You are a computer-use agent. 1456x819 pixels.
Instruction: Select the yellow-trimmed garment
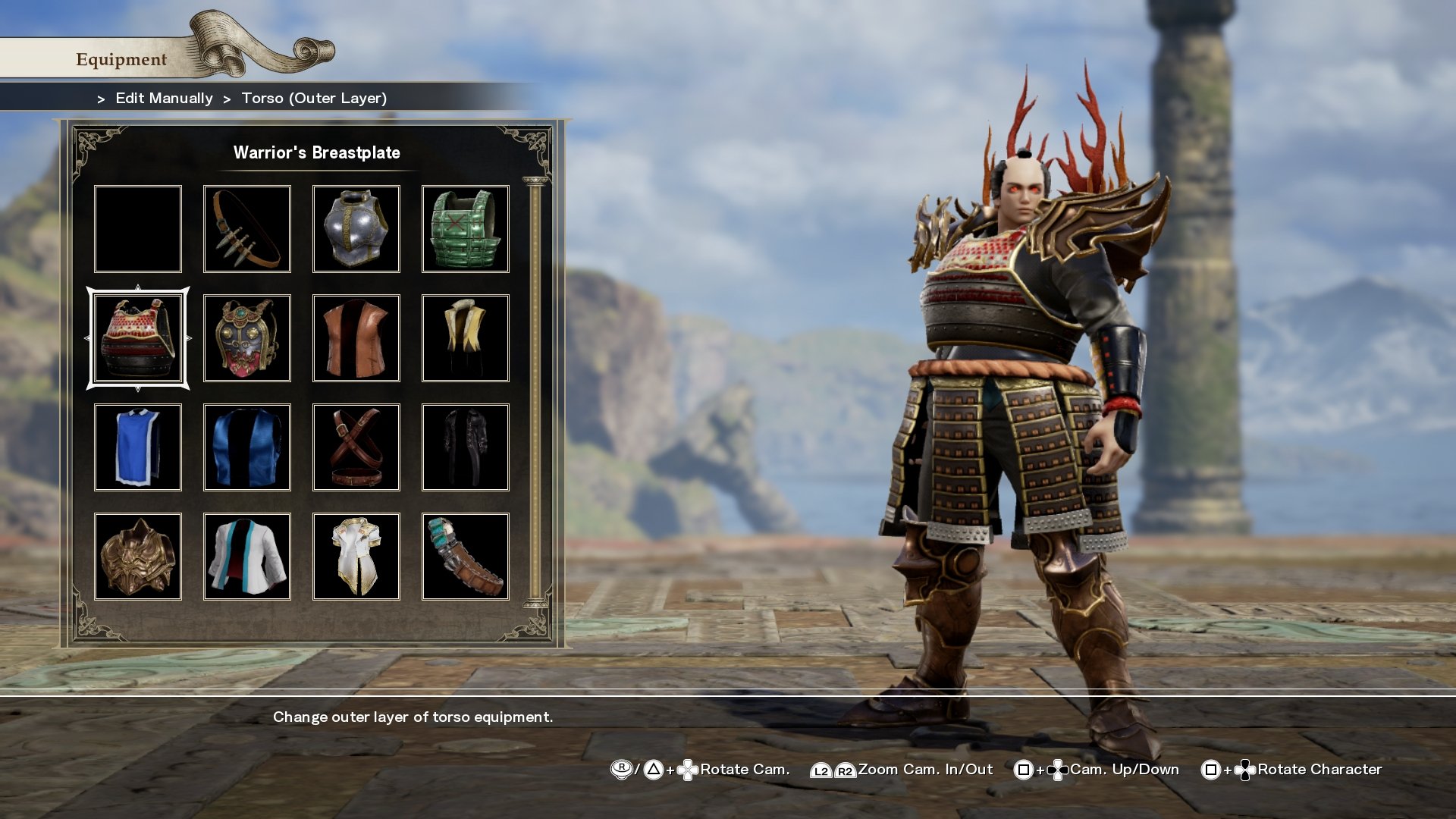(x=466, y=337)
